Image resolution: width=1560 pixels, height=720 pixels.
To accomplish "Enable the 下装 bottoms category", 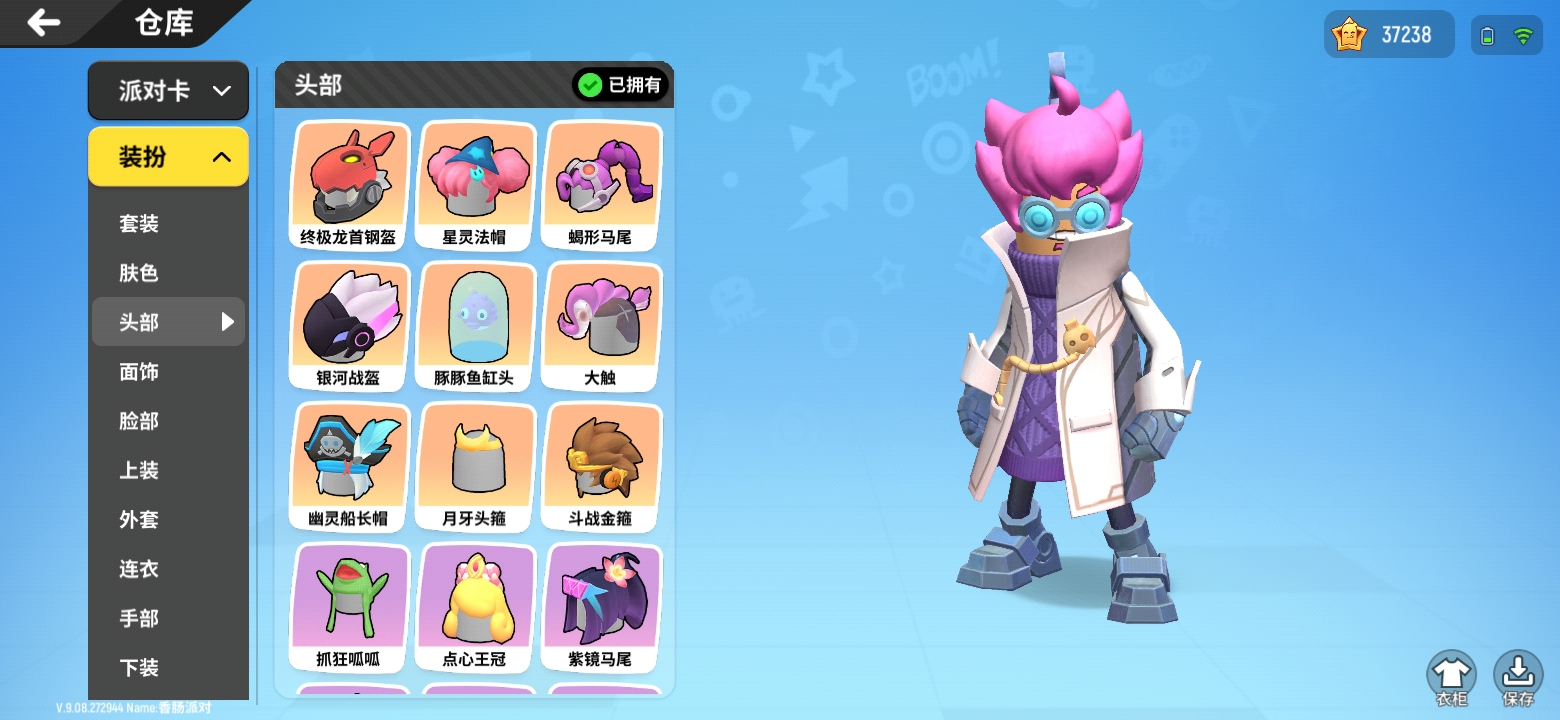I will pos(138,667).
